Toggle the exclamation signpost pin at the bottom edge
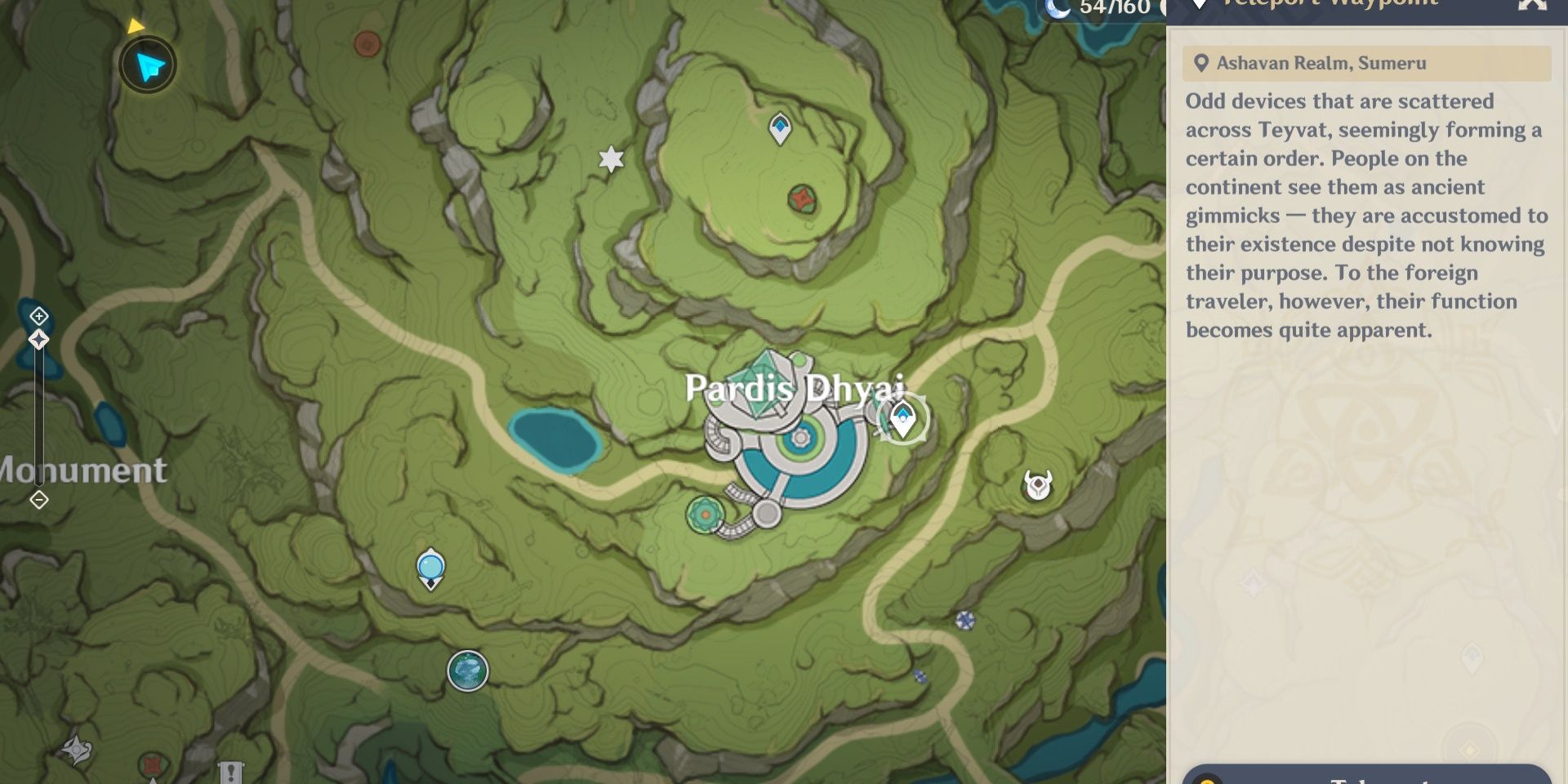This screenshot has width=1568, height=784. [232, 771]
